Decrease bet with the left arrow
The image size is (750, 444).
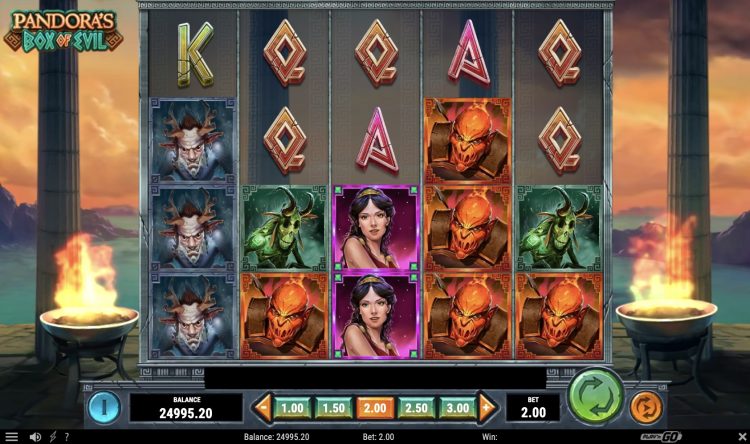pyautogui.click(x=263, y=408)
